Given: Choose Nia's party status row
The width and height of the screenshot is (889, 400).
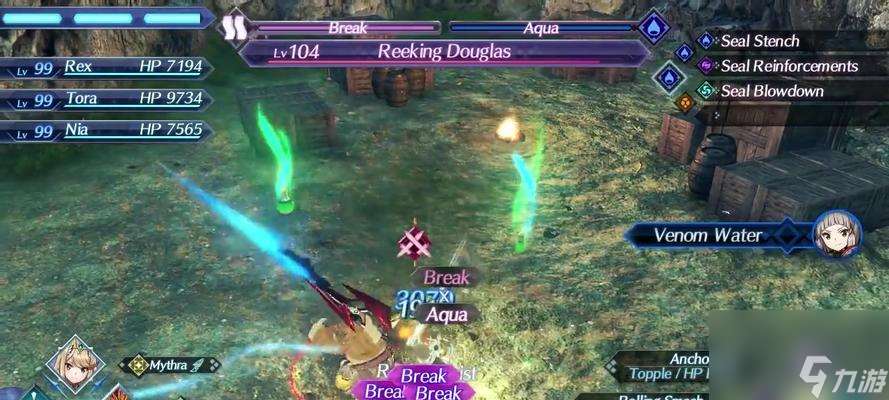Looking at the screenshot, I should pyautogui.click(x=108, y=130).
